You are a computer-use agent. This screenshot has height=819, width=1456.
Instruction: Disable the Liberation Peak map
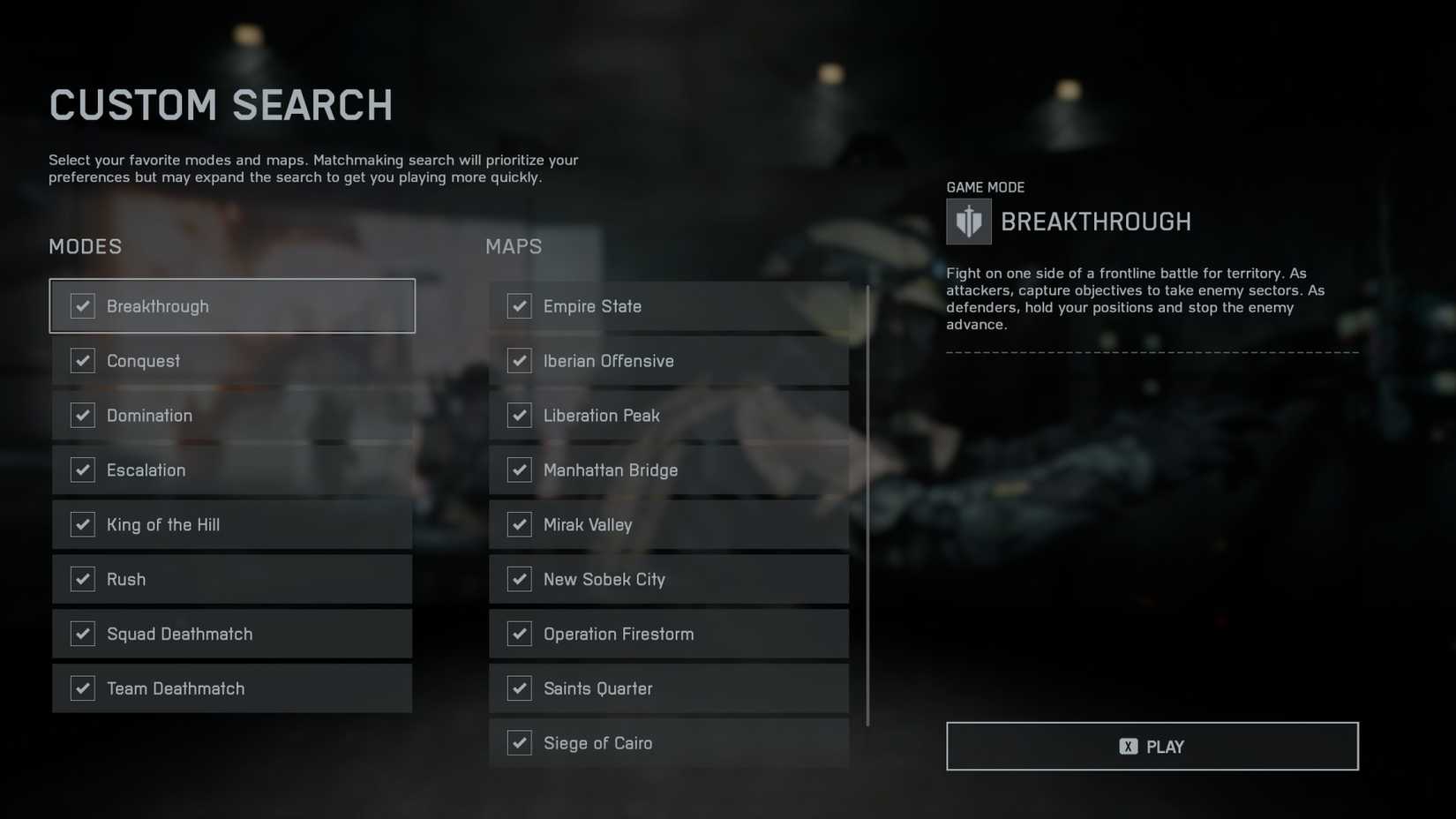click(519, 415)
